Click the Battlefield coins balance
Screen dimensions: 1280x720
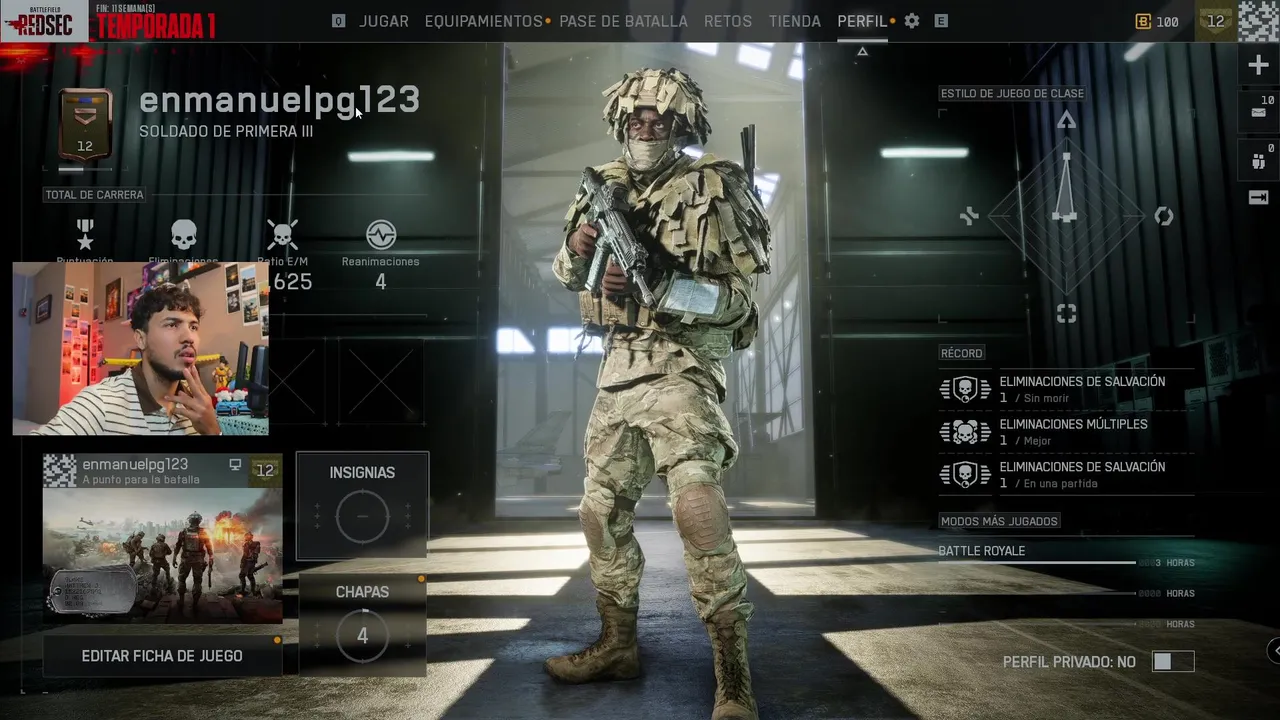pos(1157,21)
